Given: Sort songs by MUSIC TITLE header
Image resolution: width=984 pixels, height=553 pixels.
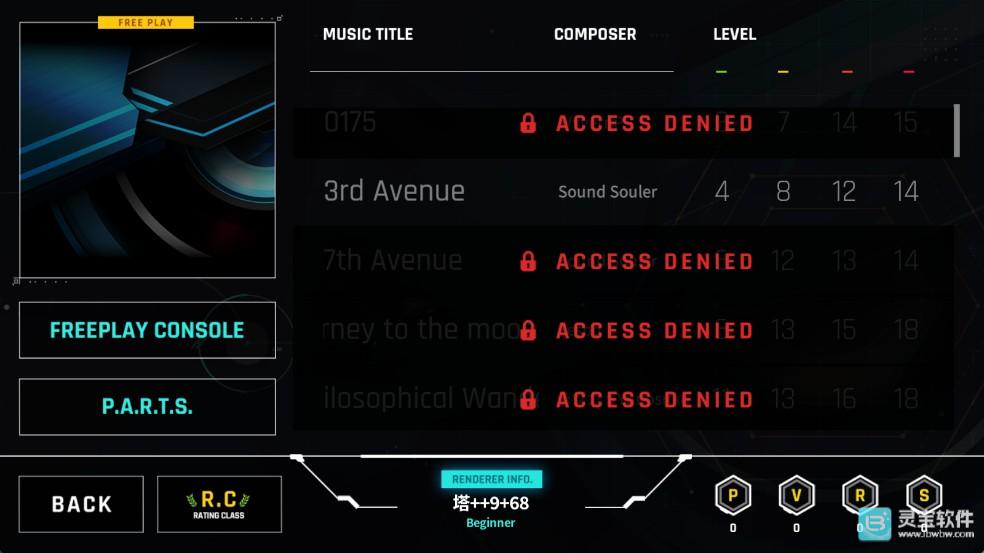Looking at the screenshot, I should tap(368, 34).
